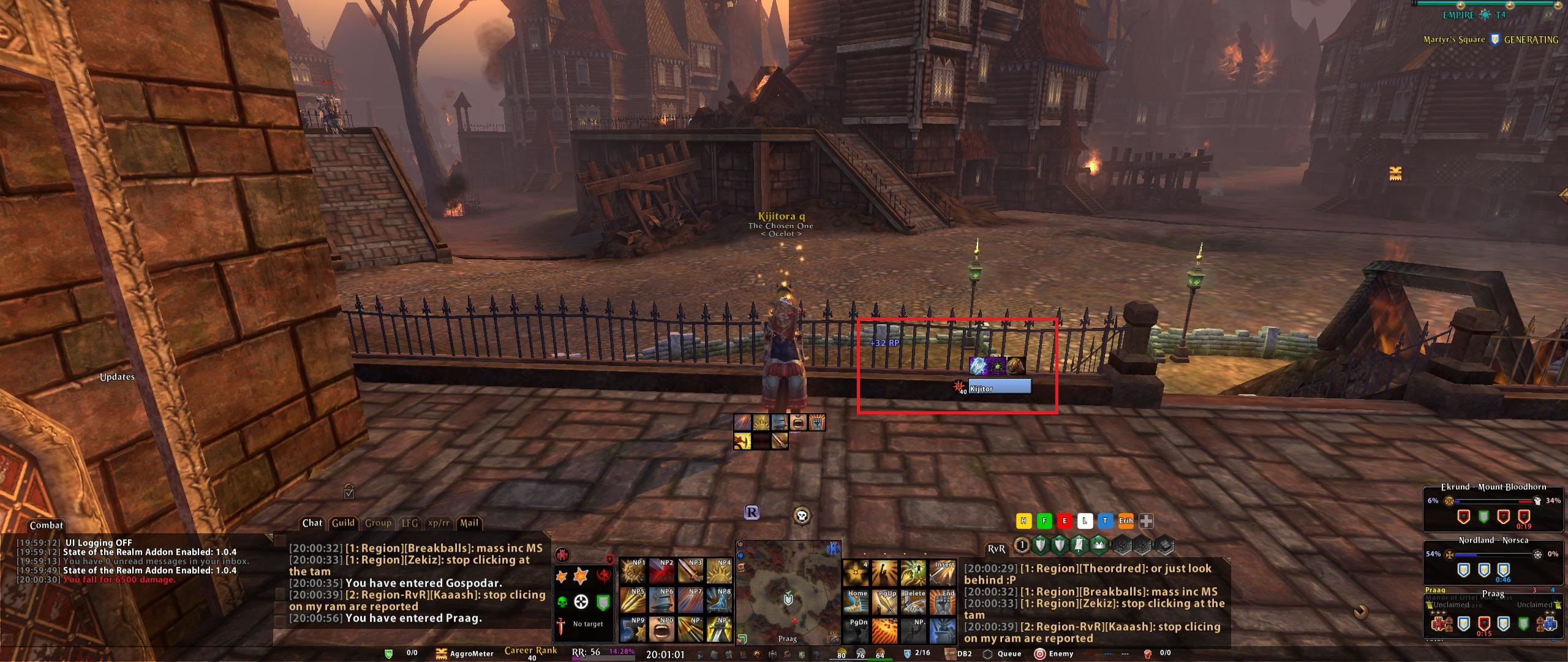Use the NP0 shouting face ability
The image size is (1568, 662).
pos(662,630)
